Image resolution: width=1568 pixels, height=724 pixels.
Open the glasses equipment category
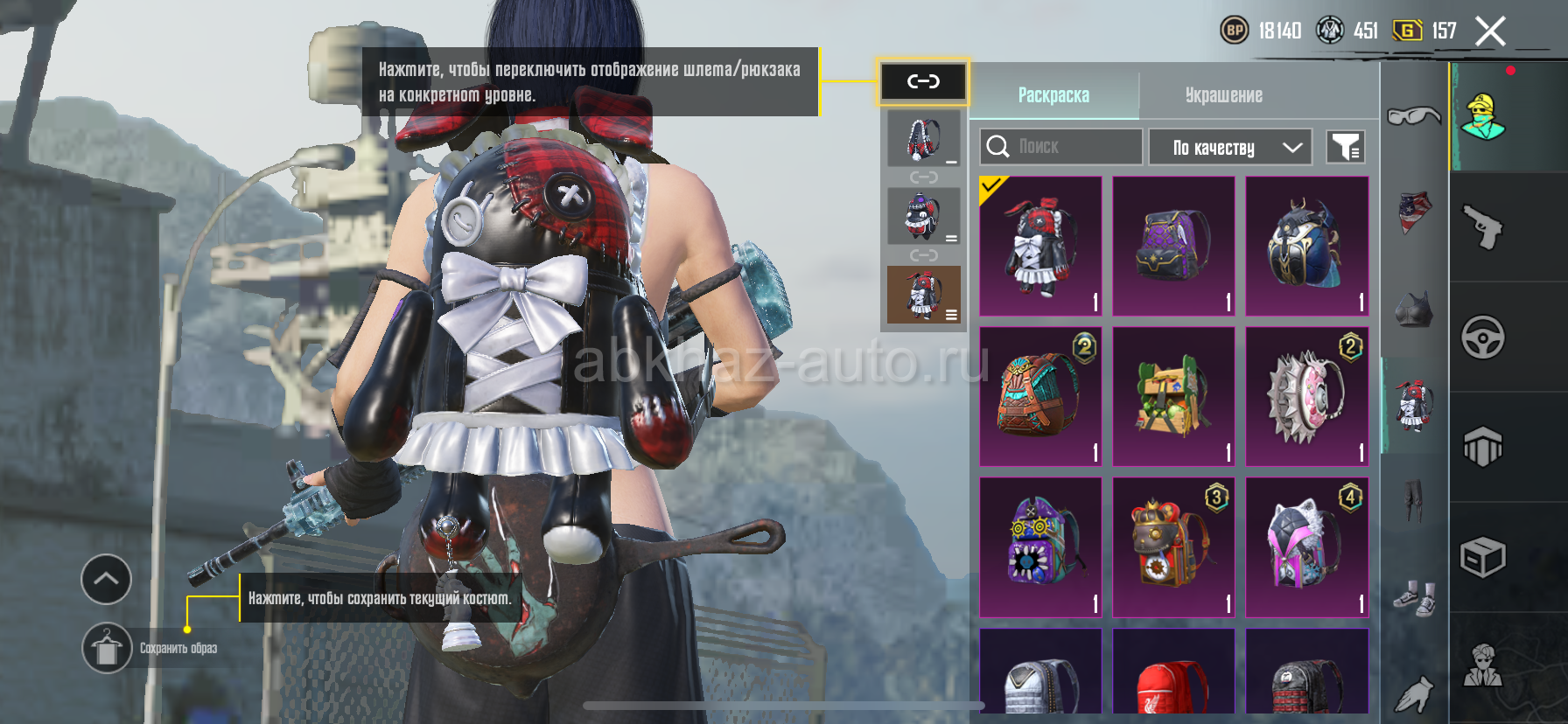point(1413,115)
